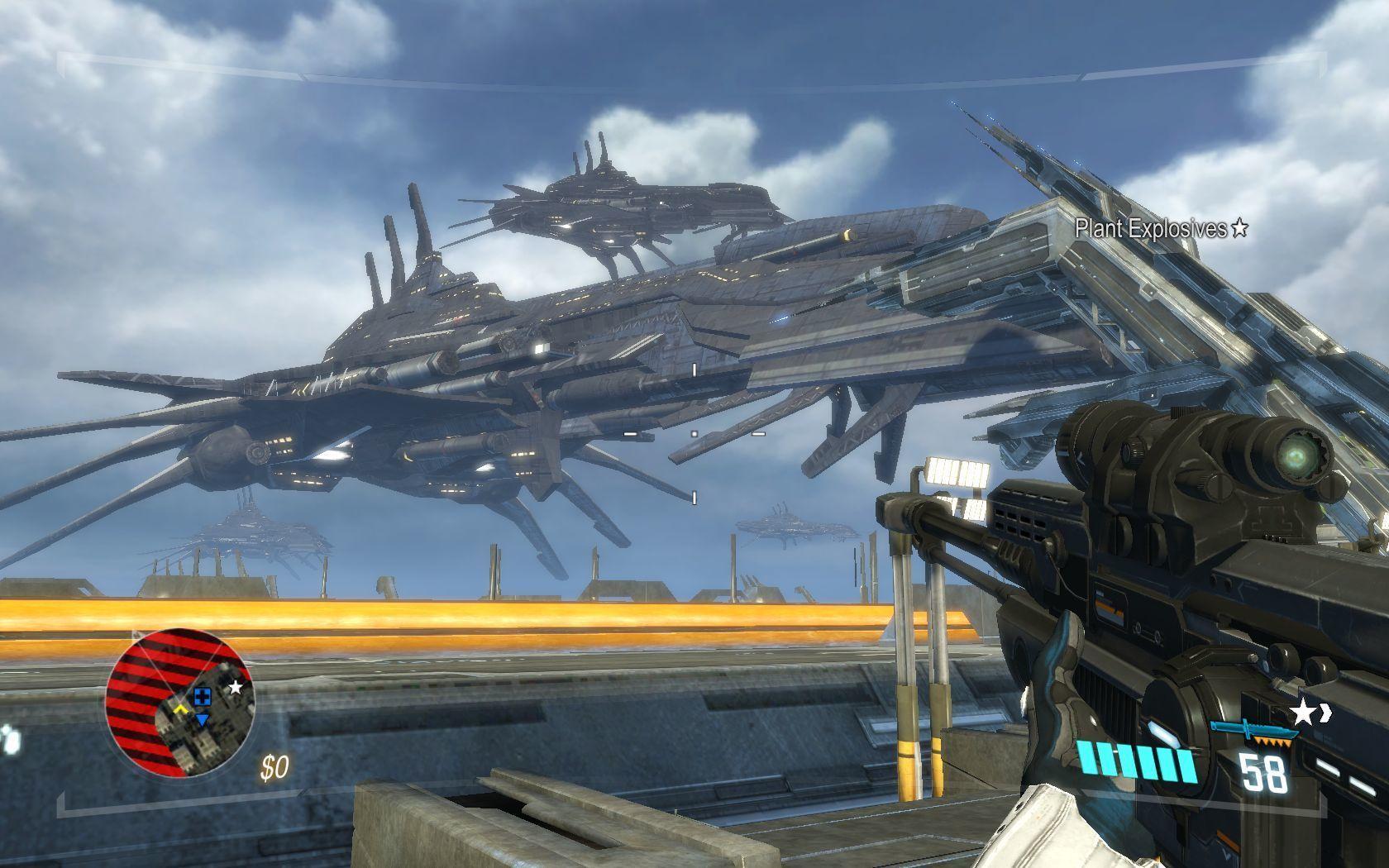Click the blue combat knife weapon icon
Viewport: 1389px width, 868px height.
point(1250,728)
